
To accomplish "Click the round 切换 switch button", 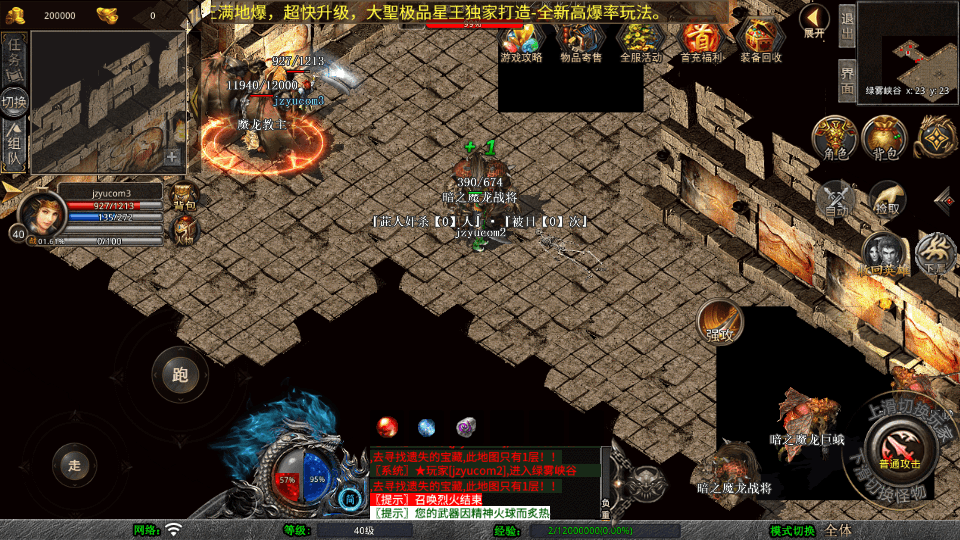I will (x=14, y=101).
